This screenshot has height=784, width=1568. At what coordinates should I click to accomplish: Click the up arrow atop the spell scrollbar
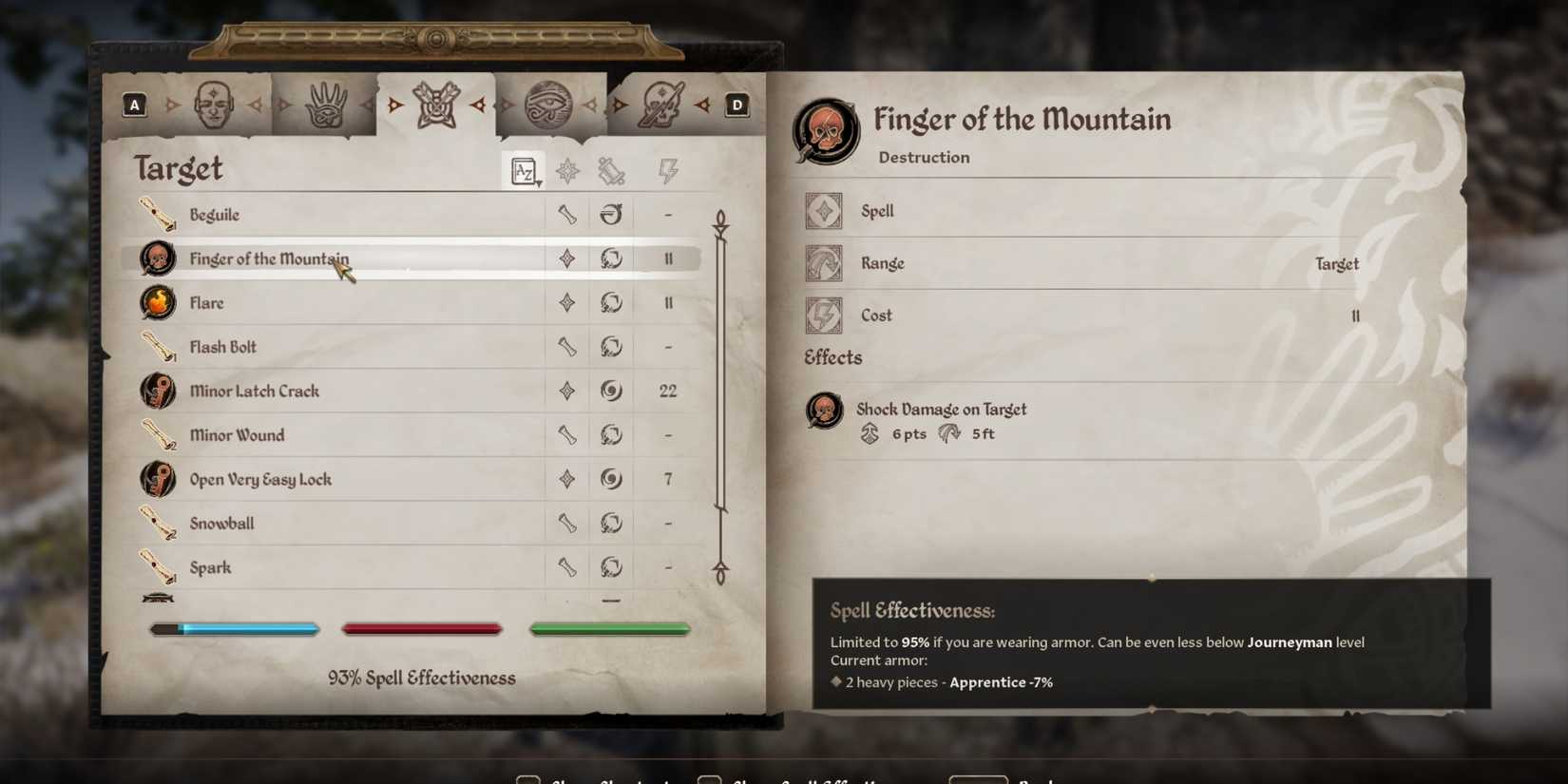point(720,219)
